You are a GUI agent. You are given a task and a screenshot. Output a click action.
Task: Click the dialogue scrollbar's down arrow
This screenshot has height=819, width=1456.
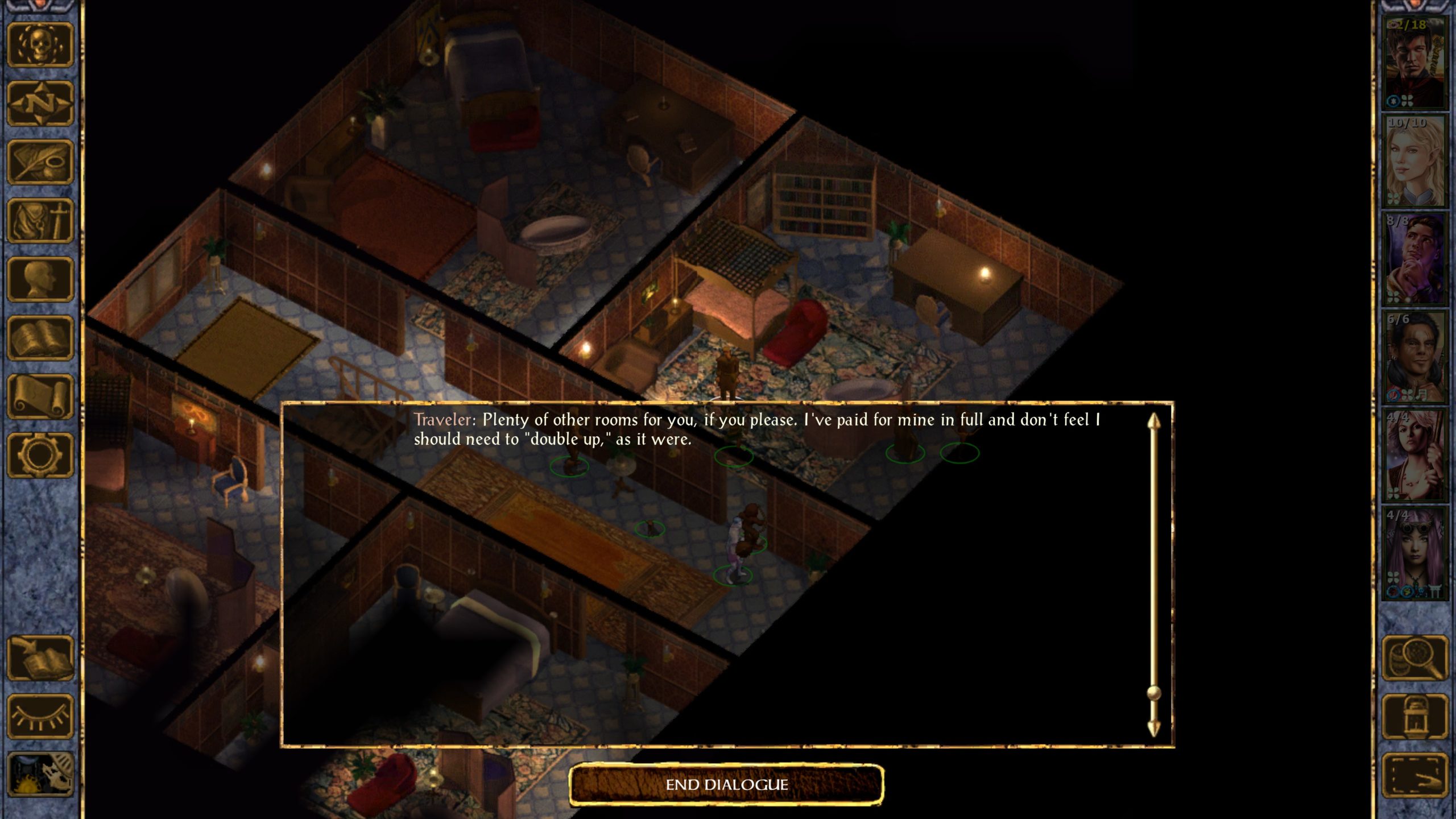[x=1153, y=727]
